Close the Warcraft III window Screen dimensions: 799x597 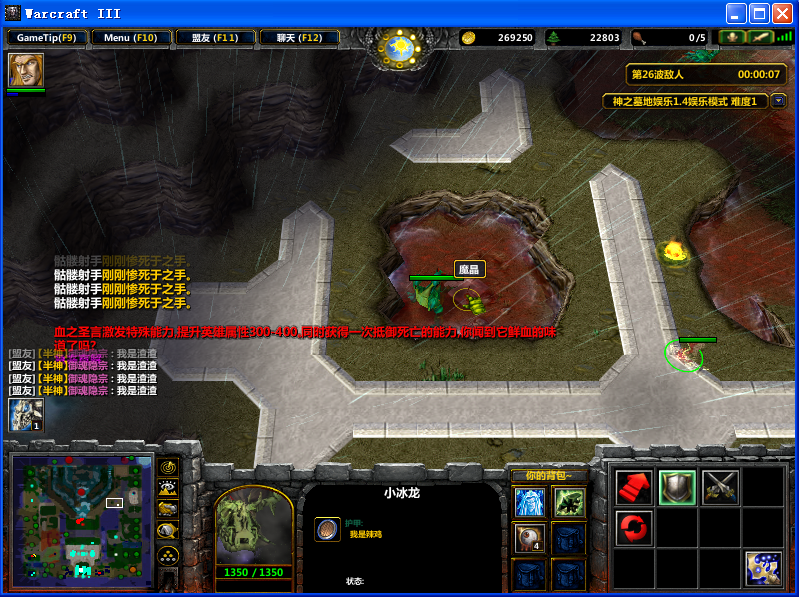tap(782, 13)
